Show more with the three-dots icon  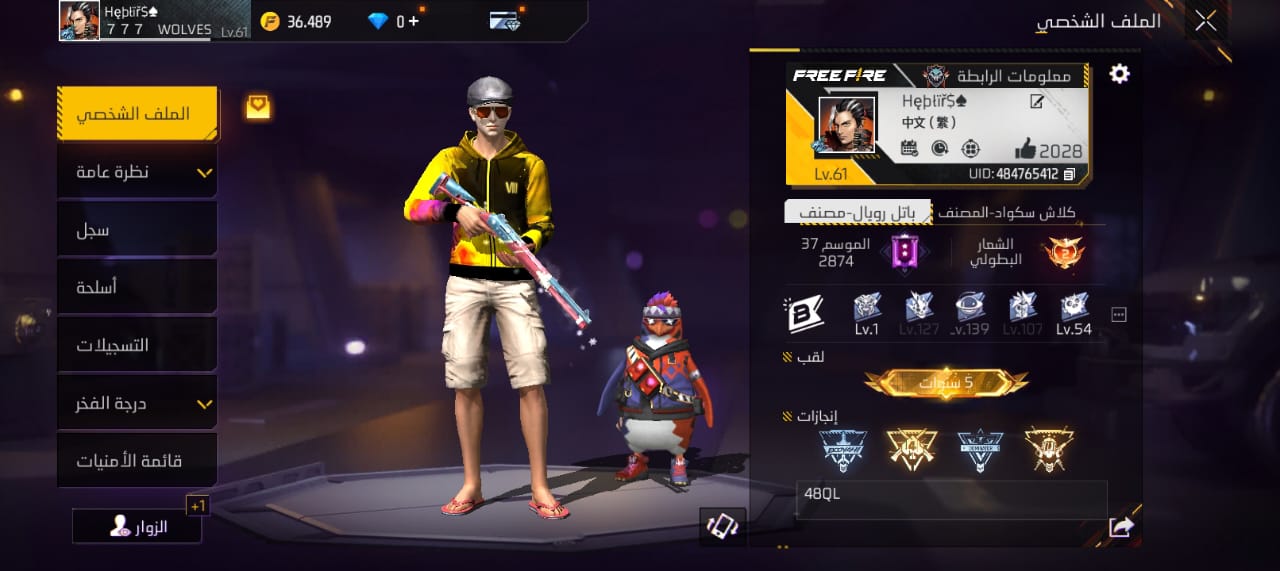[1119, 315]
